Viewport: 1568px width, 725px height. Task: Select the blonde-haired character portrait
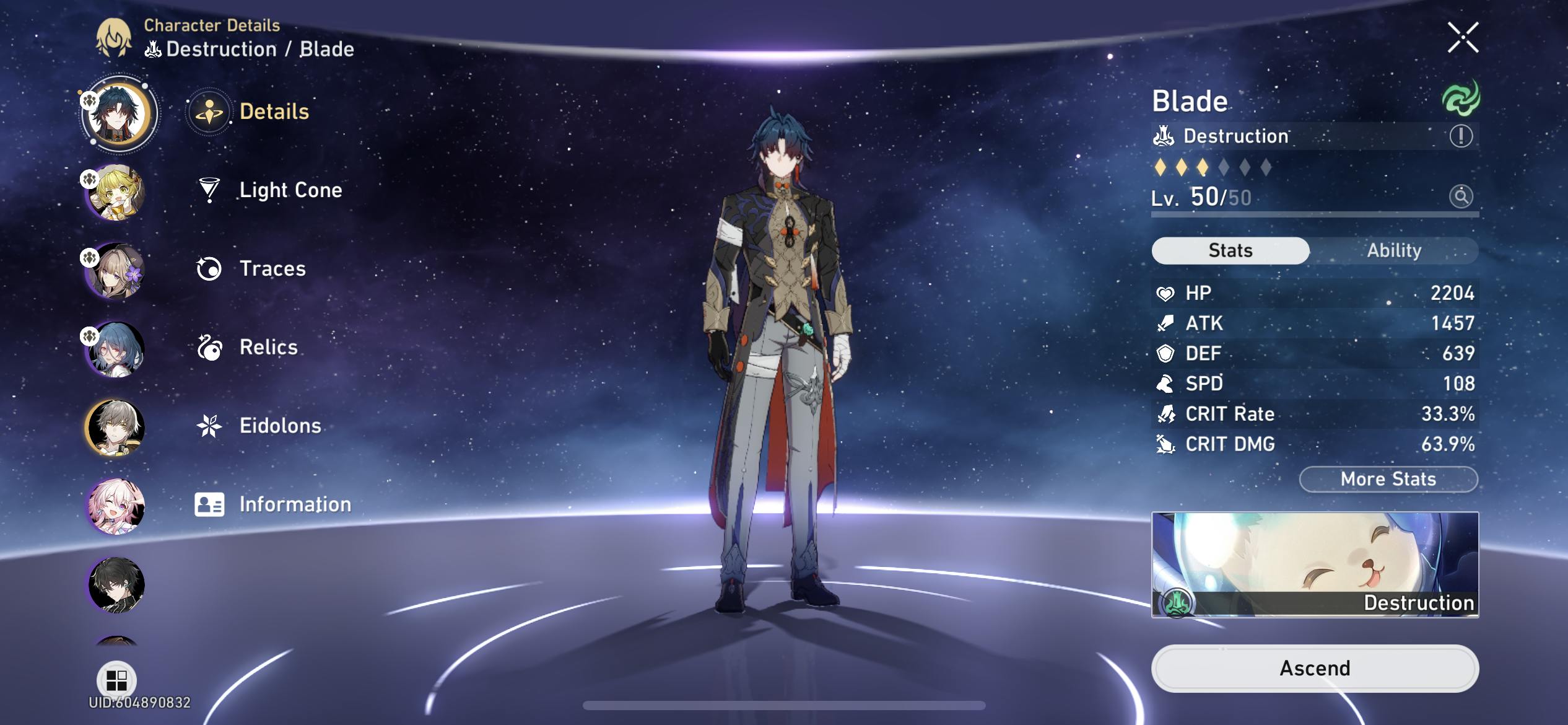(116, 192)
